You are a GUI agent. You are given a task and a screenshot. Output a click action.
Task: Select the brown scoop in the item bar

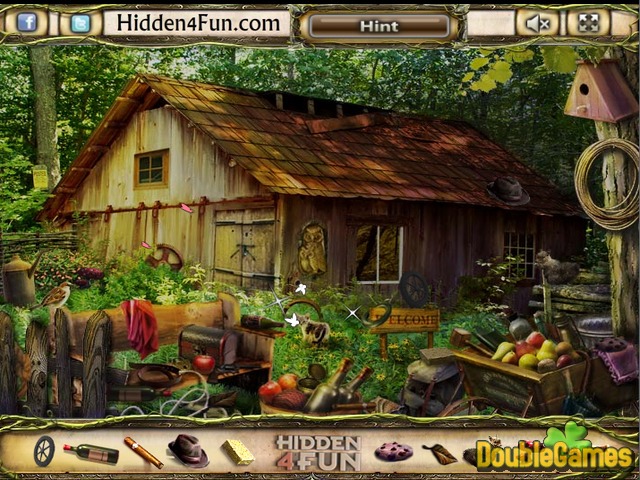pos(439,454)
